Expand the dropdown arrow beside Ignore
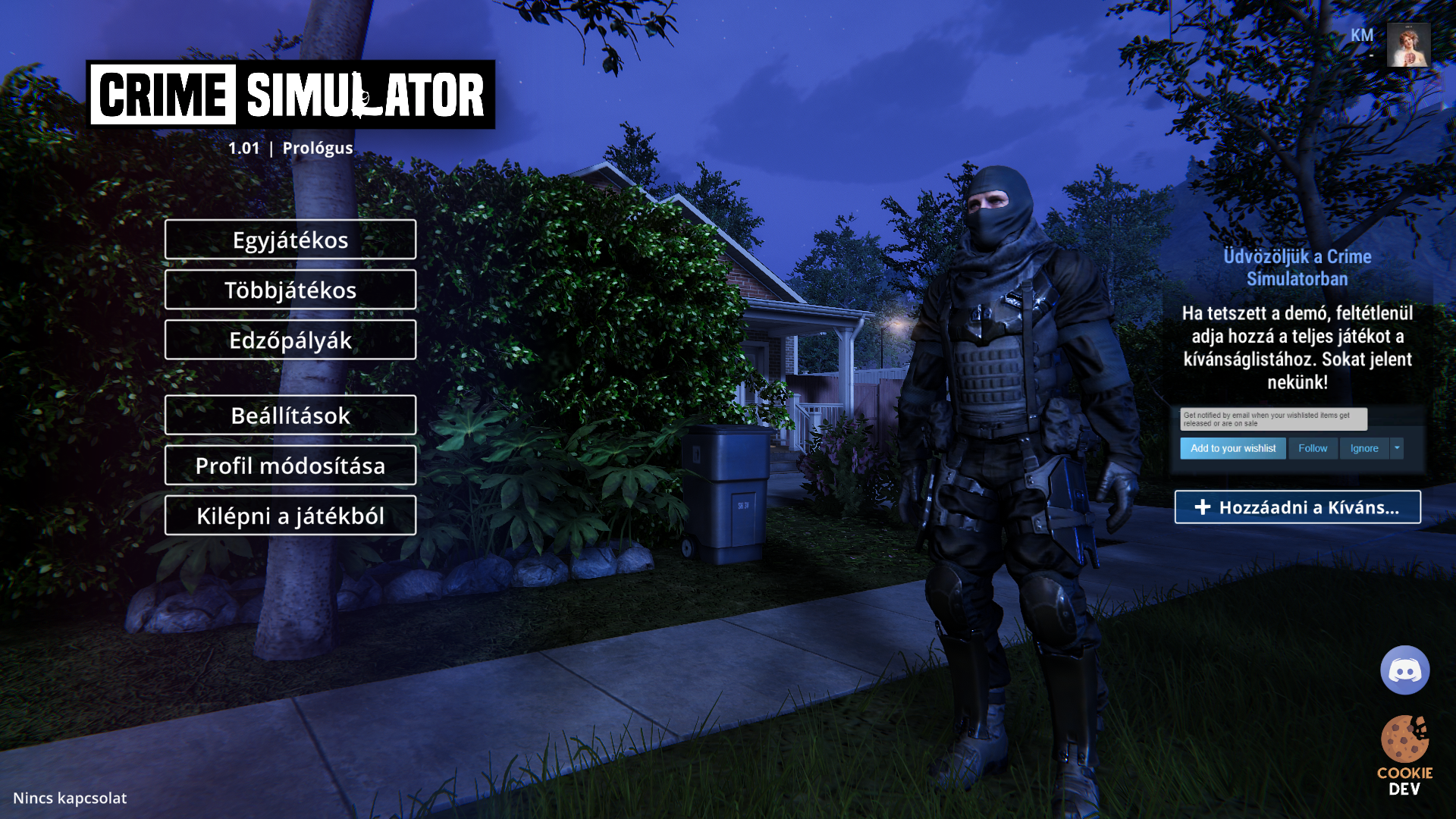This screenshot has width=1456, height=819. (x=1397, y=448)
